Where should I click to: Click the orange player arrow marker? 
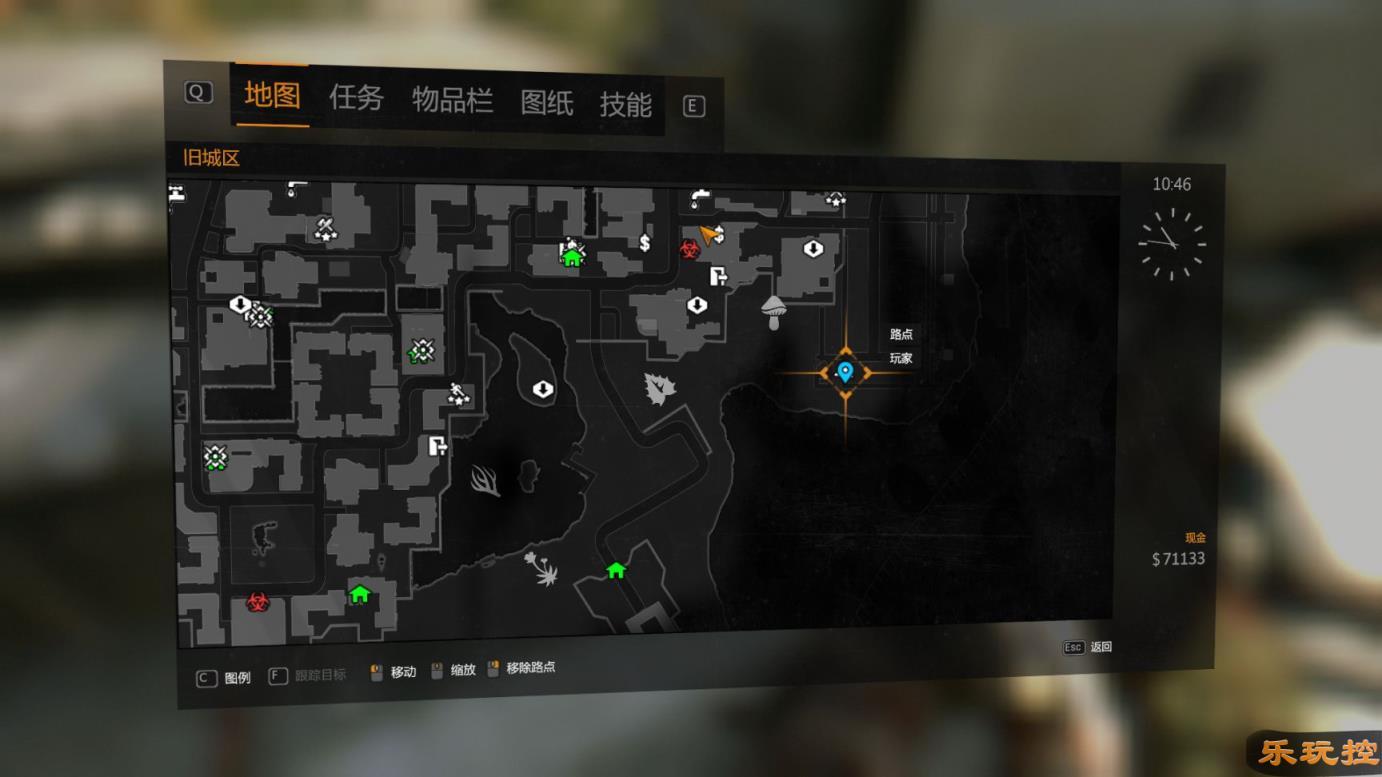click(x=711, y=235)
